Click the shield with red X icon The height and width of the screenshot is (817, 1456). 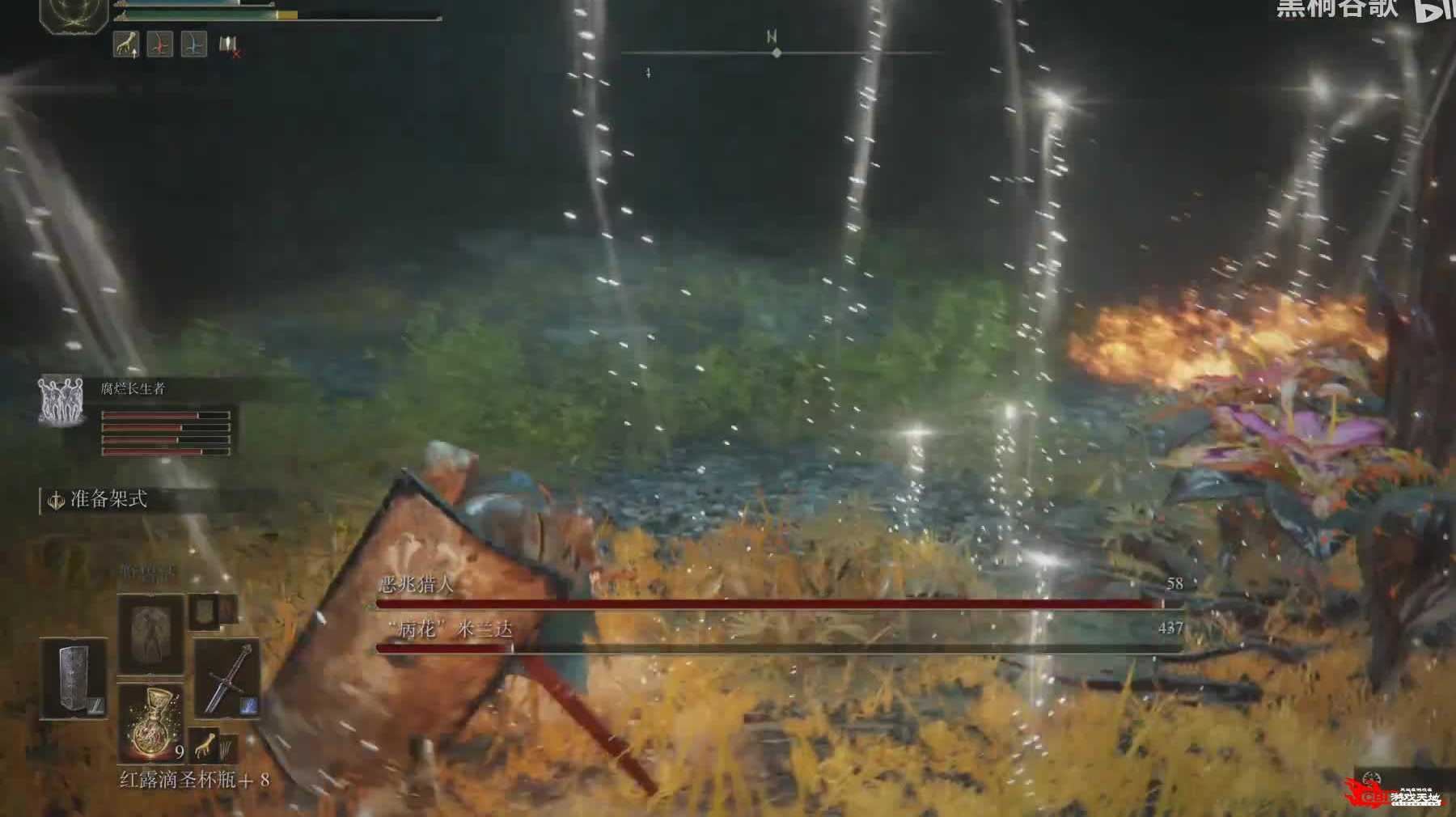tap(230, 46)
